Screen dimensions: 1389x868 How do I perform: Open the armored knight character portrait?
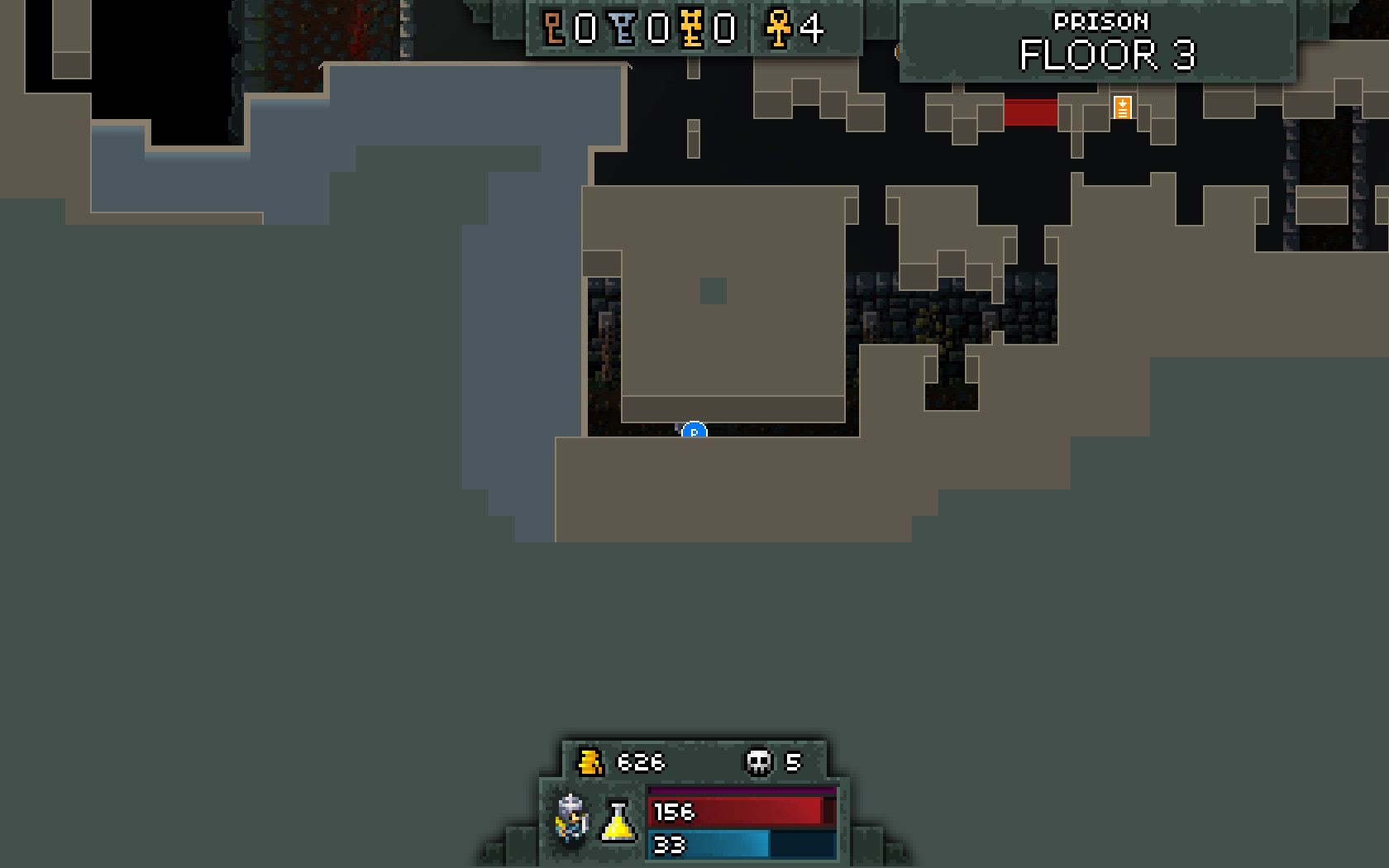(572, 819)
